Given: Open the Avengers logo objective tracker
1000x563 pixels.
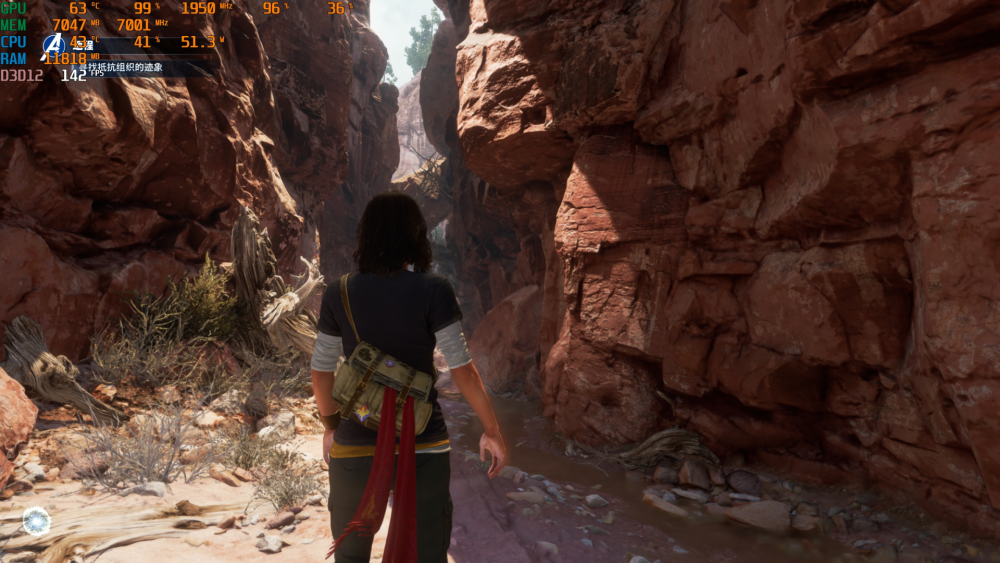Looking at the screenshot, I should tap(54, 45).
